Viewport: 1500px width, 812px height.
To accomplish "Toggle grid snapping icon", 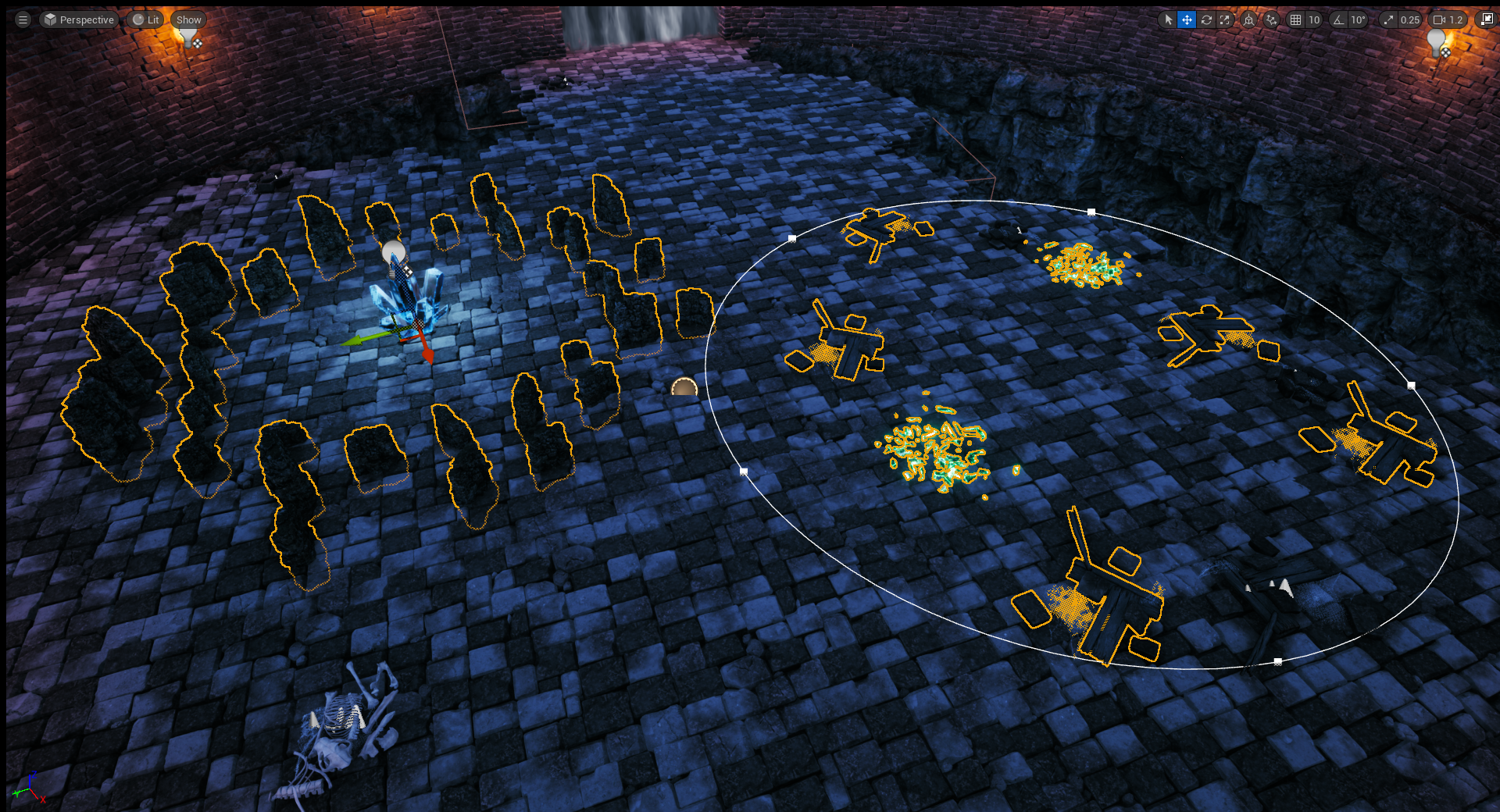I will [x=1296, y=20].
